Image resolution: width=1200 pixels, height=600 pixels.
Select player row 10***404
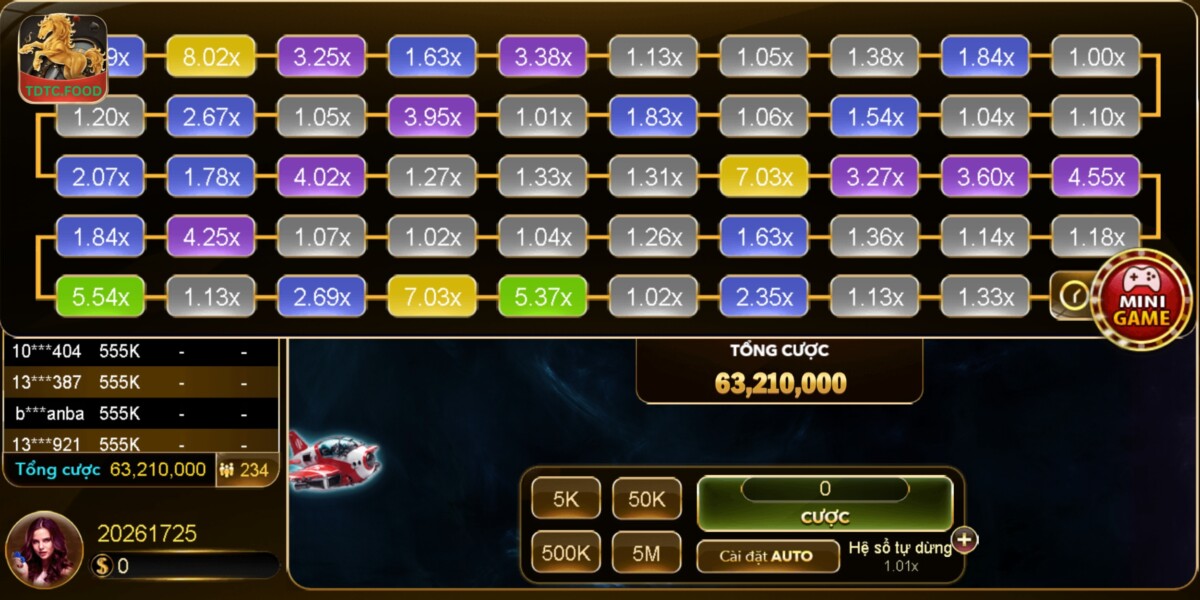(140, 351)
